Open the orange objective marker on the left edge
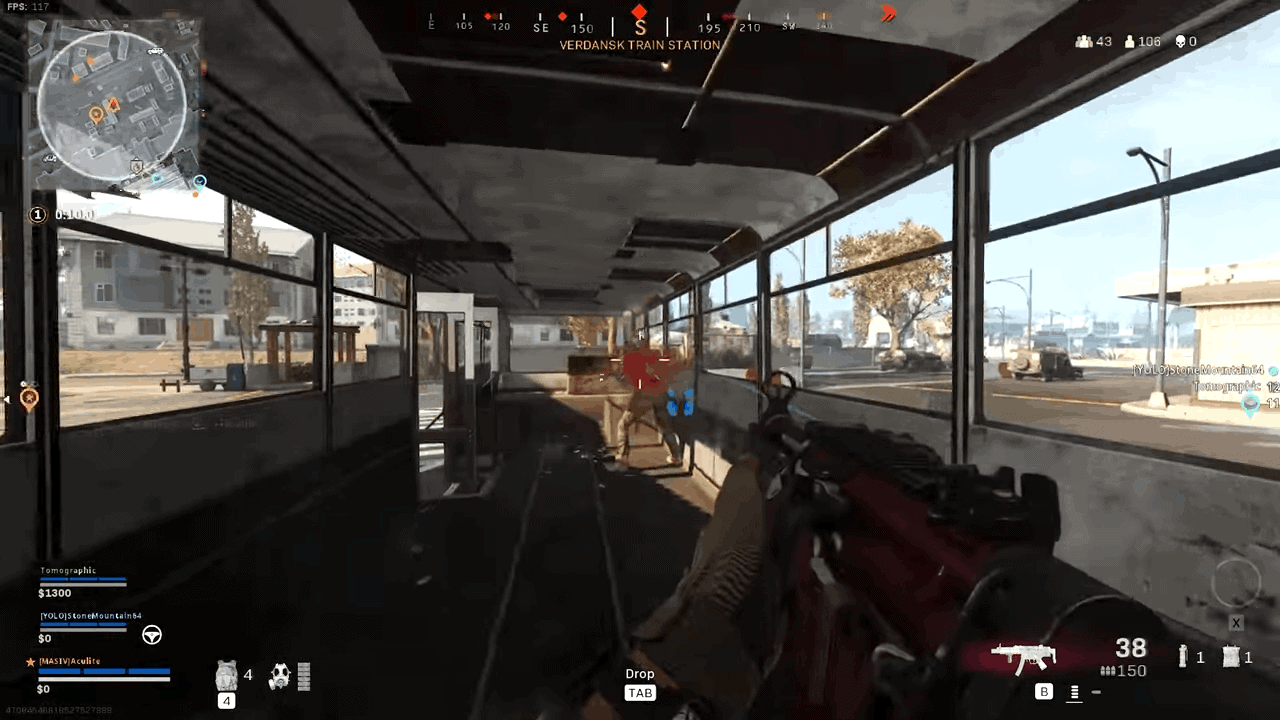The height and width of the screenshot is (720, 1280). (30, 400)
